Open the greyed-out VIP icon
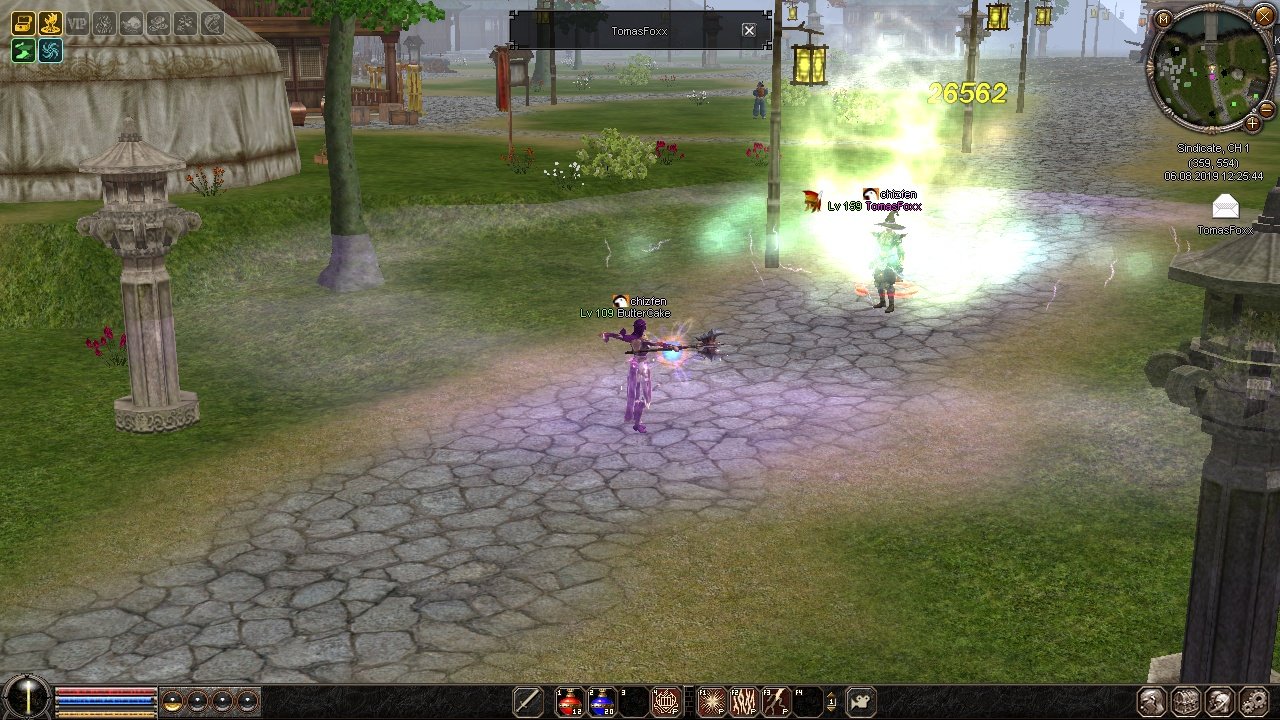 pos(77,23)
